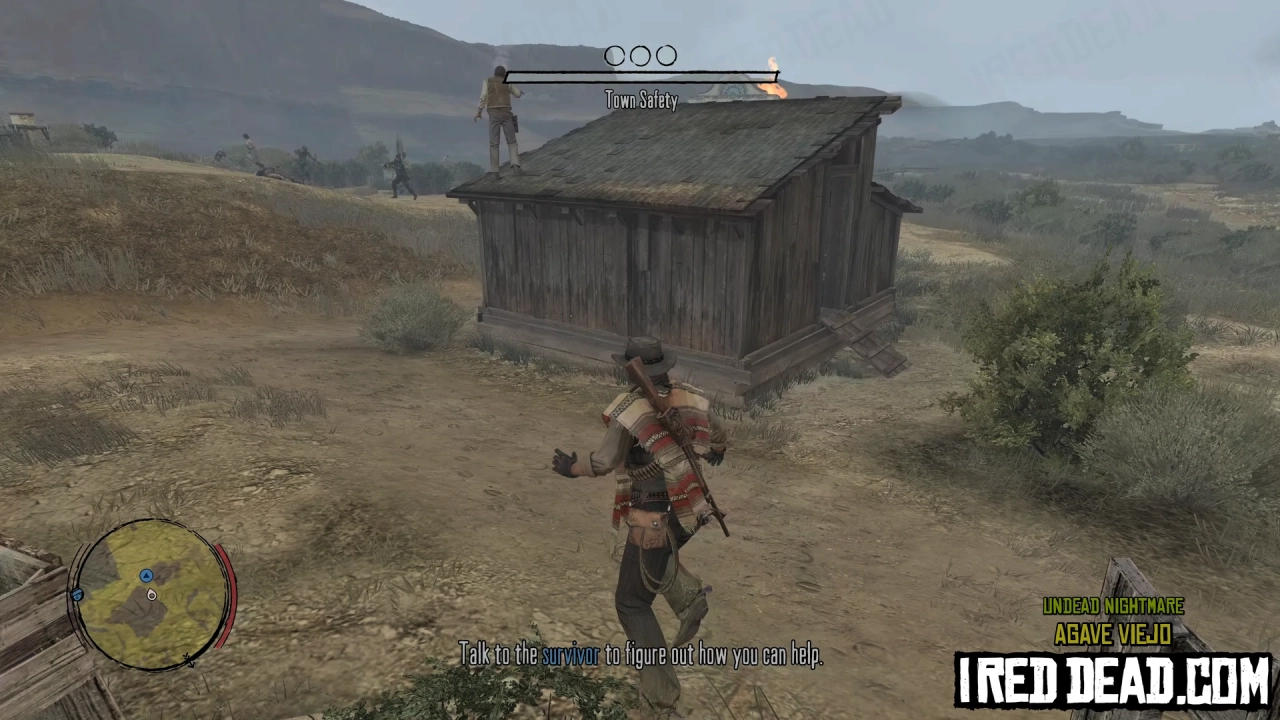
Task: Click the white player arrow on the minimap
Action: coord(151,595)
